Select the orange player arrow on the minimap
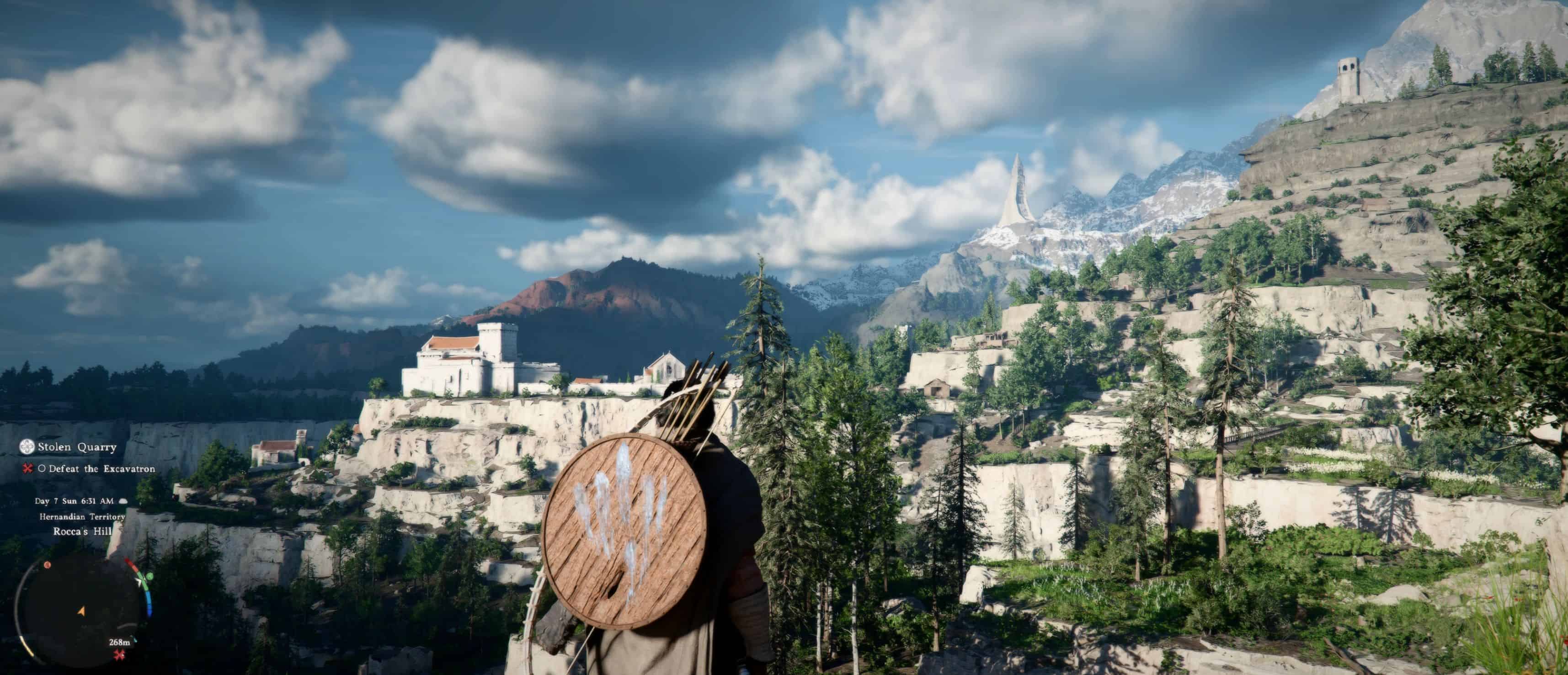 pos(80,611)
